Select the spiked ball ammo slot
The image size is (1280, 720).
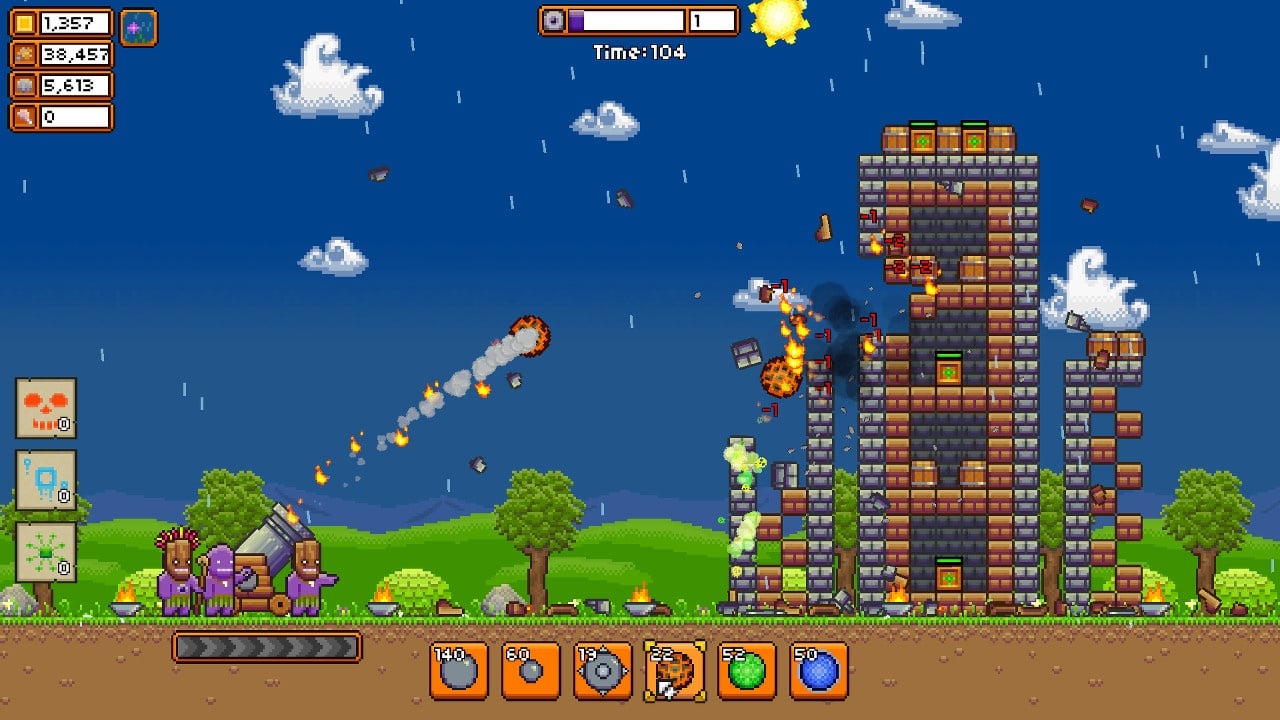coord(603,670)
